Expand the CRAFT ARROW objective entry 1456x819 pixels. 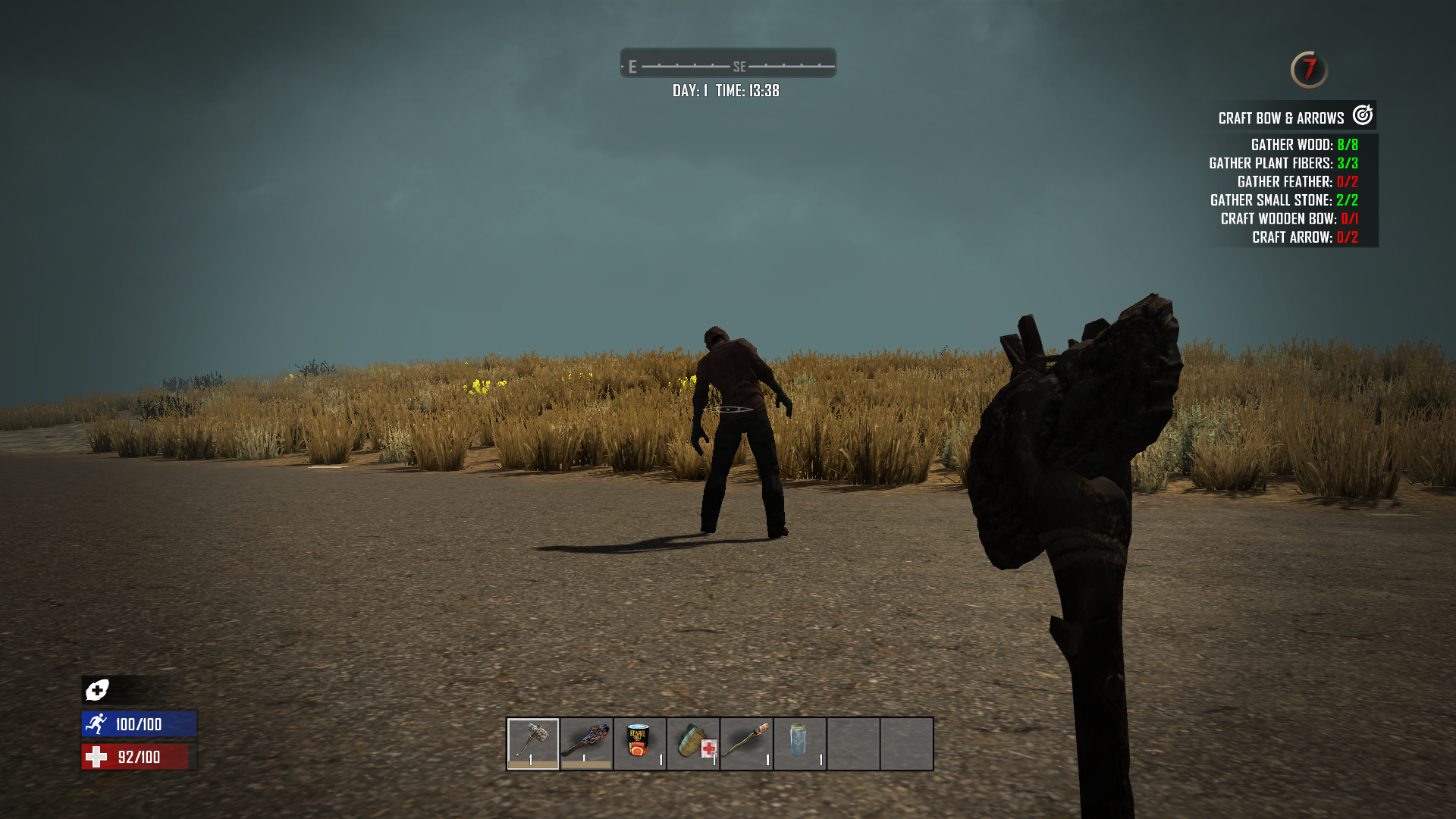pyautogui.click(x=1304, y=237)
